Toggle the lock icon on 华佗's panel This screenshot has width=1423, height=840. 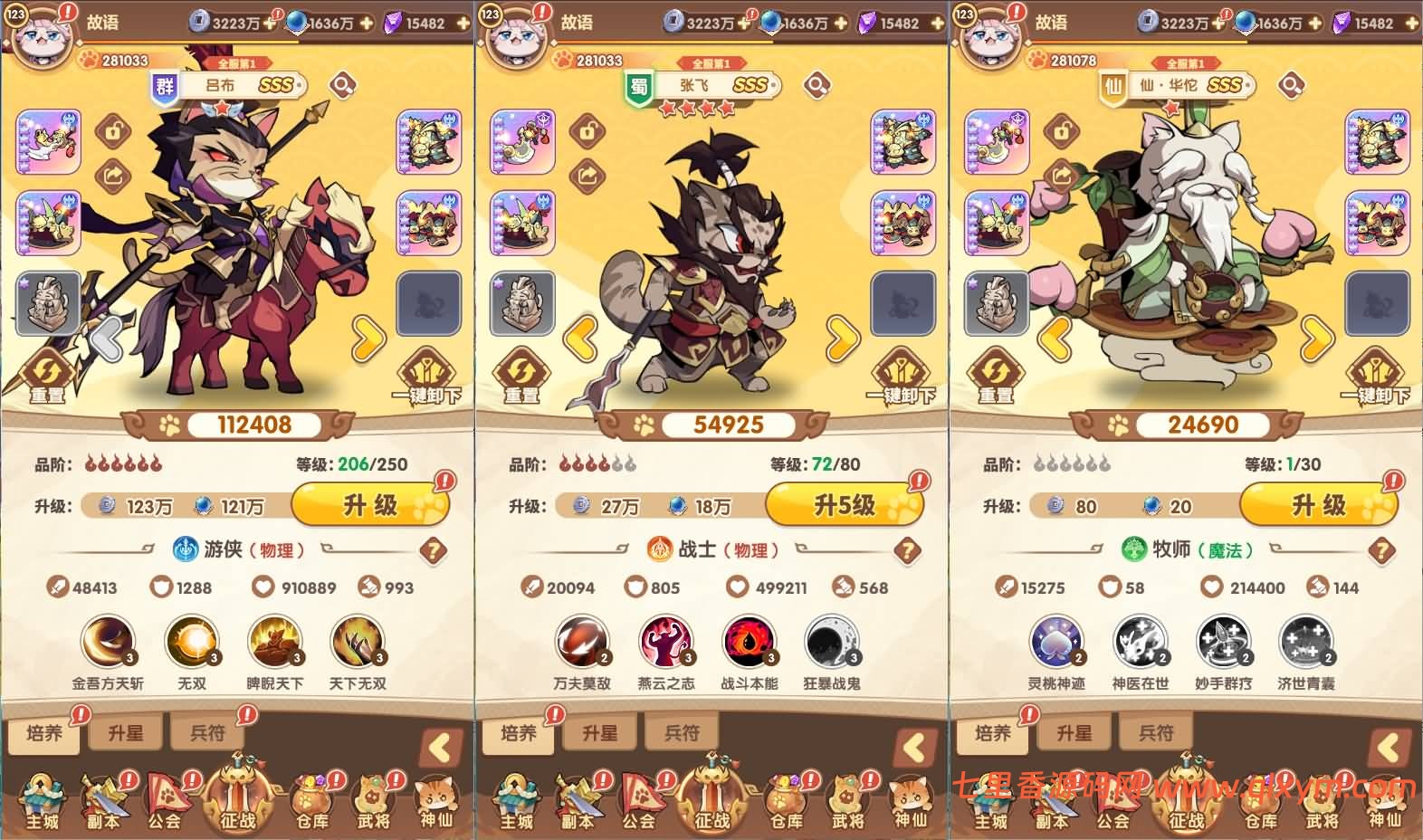point(1060,132)
